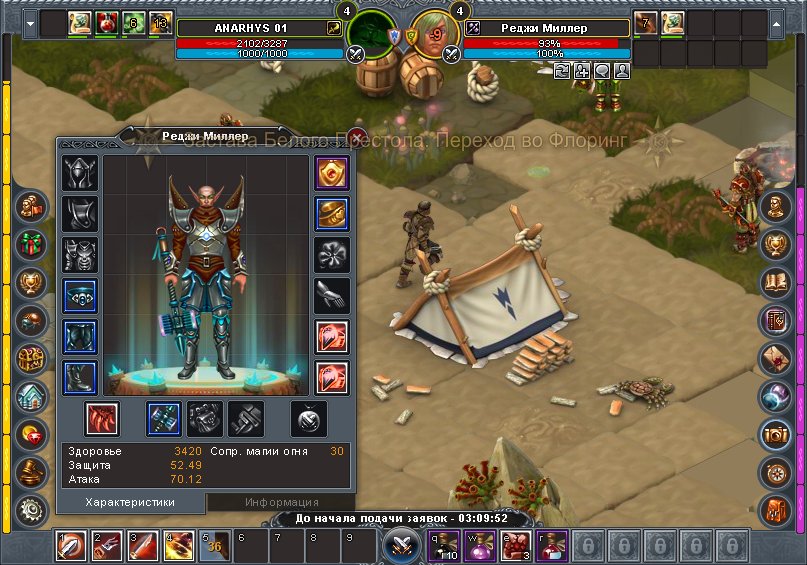Click the red claw slot under the character
The height and width of the screenshot is (565, 807).
(102, 419)
